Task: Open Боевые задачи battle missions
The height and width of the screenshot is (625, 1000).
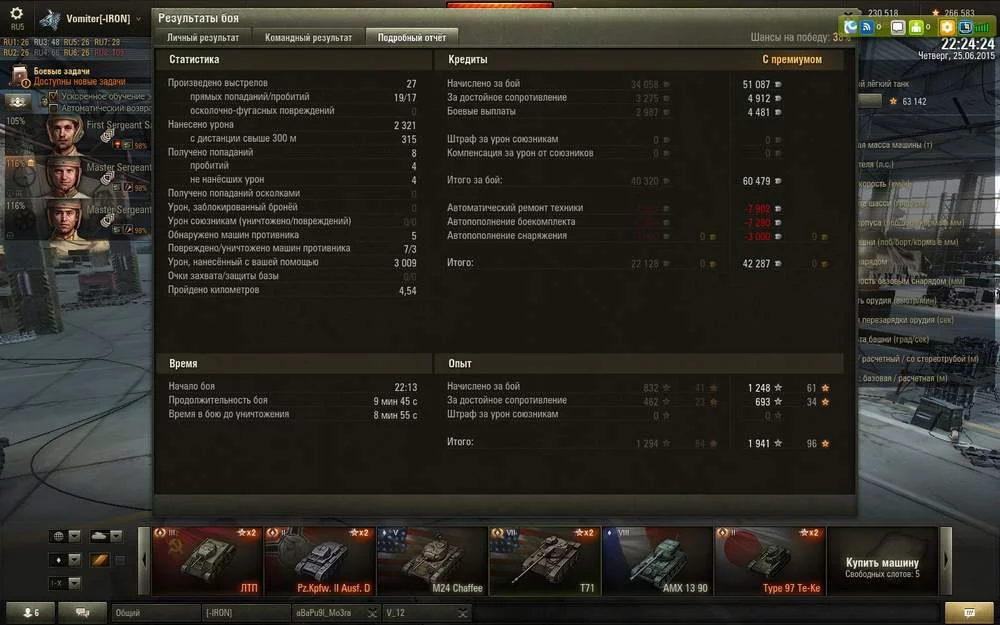Action: coord(62,72)
